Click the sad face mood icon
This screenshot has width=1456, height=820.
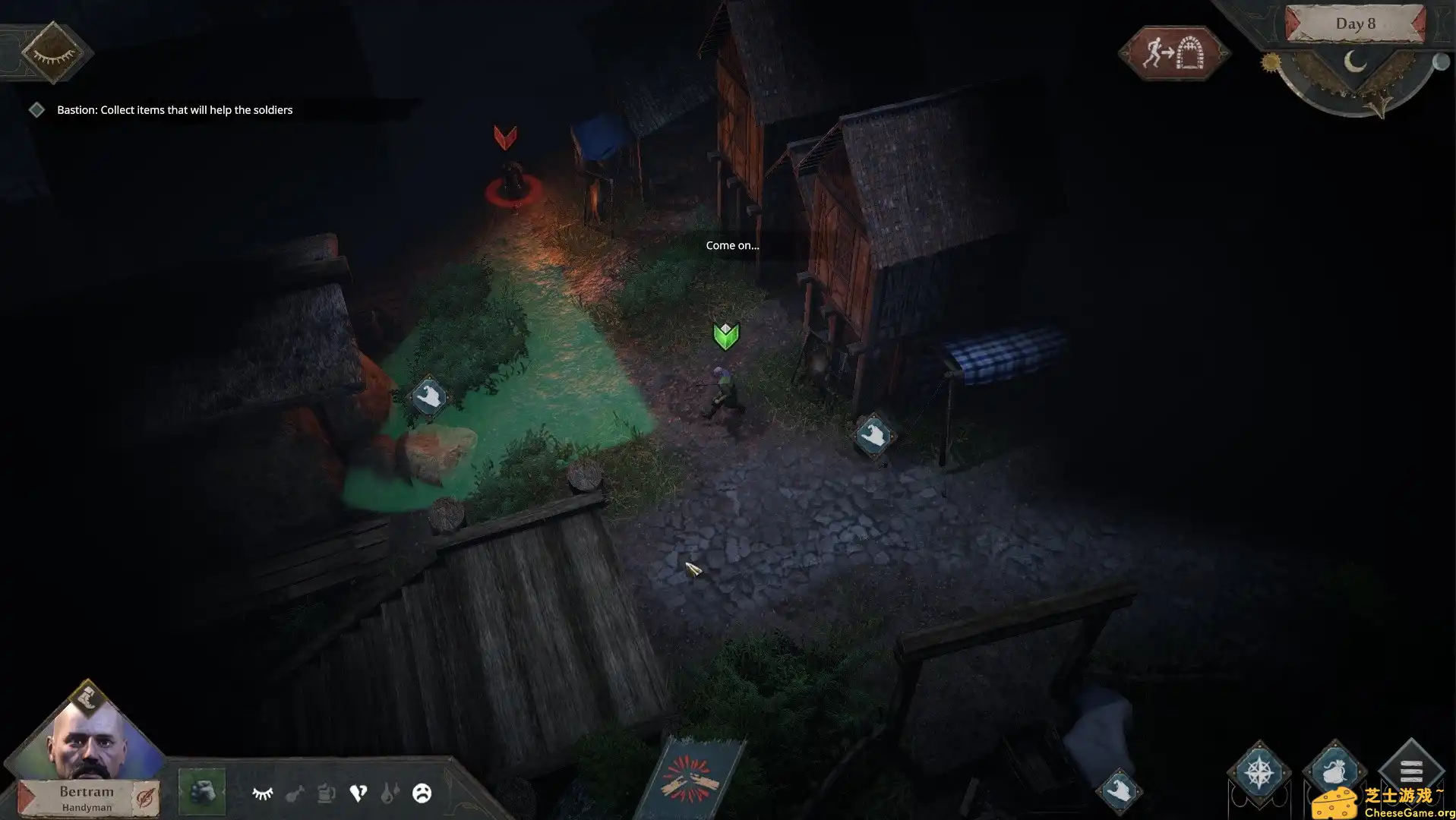point(422,792)
